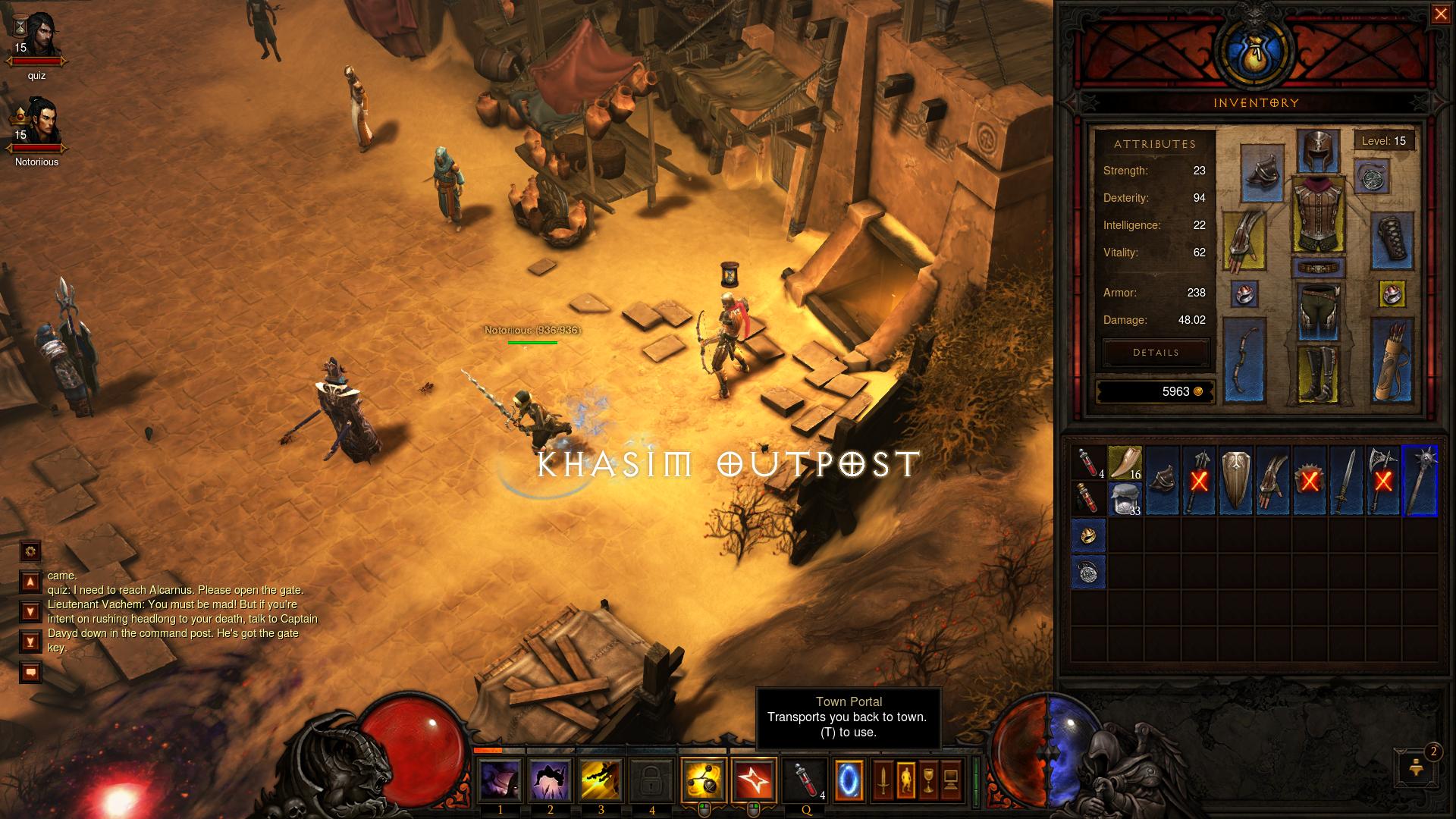This screenshot has height=819, width=1456.
Task: Click the stack of 16 fangs
Action: coord(1125,463)
